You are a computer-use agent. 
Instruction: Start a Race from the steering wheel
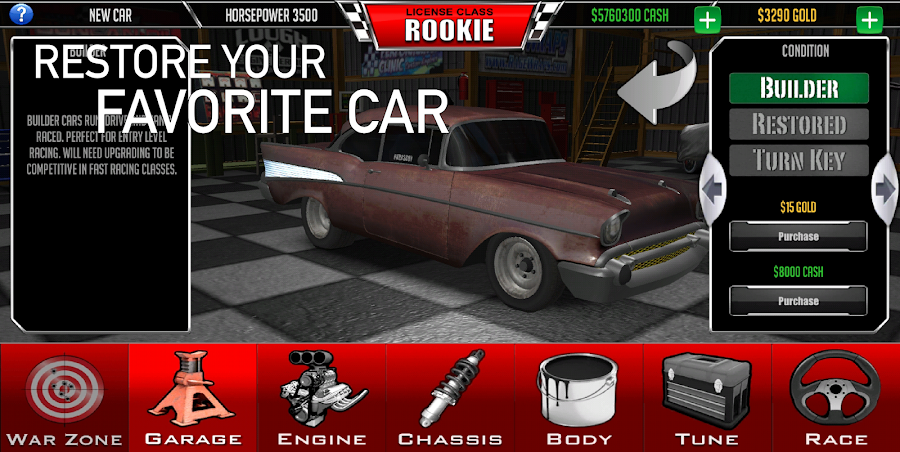pyautogui.click(x=836, y=397)
